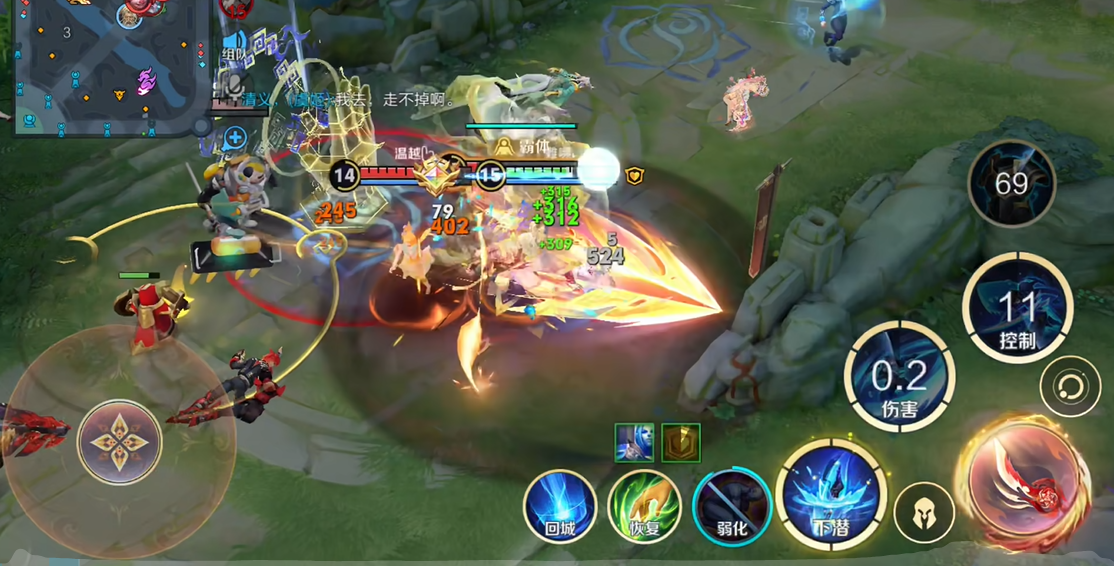The image size is (1114, 566).
Task: Select the skill showing 69 cooldown
Action: coord(1011,184)
